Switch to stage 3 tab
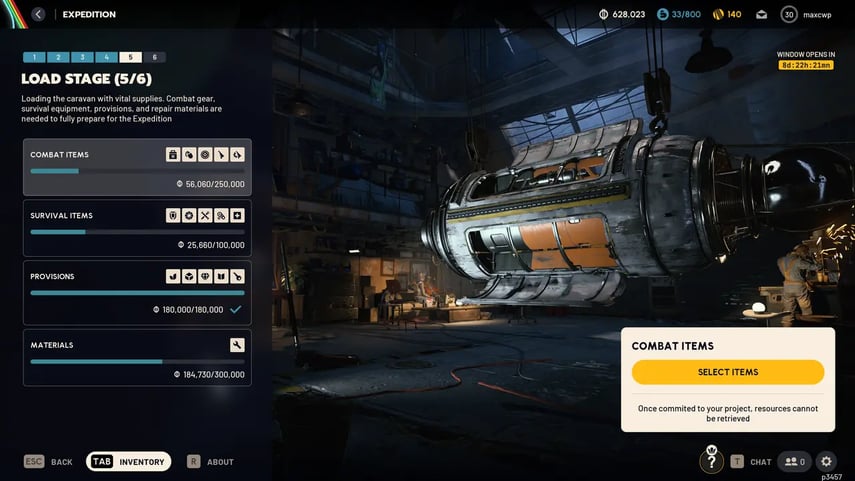 pyautogui.click(x=82, y=58)
